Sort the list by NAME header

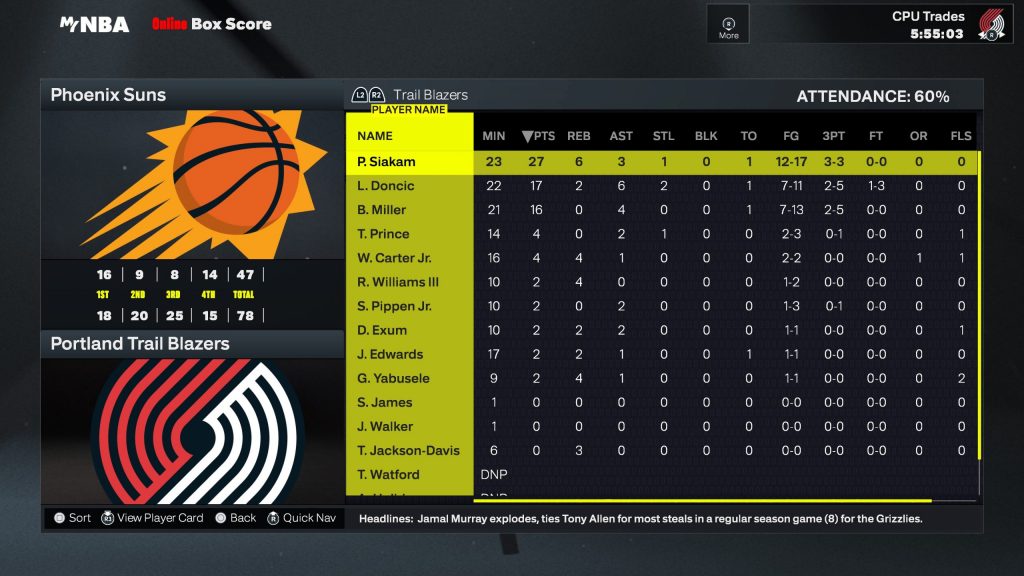(x=375, y=136)
